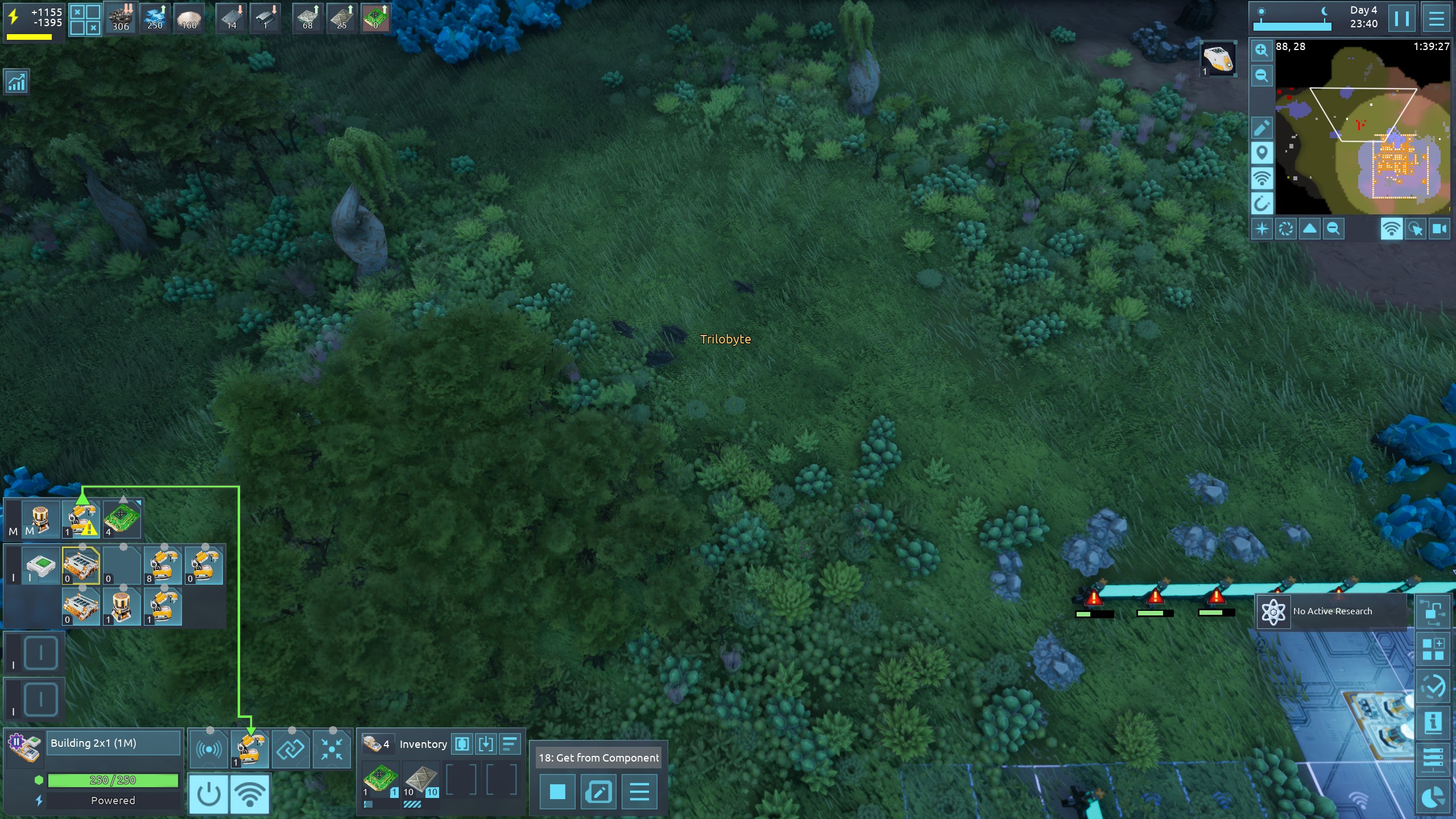Show the checkmark tasks progress panel

point(1433,686)
